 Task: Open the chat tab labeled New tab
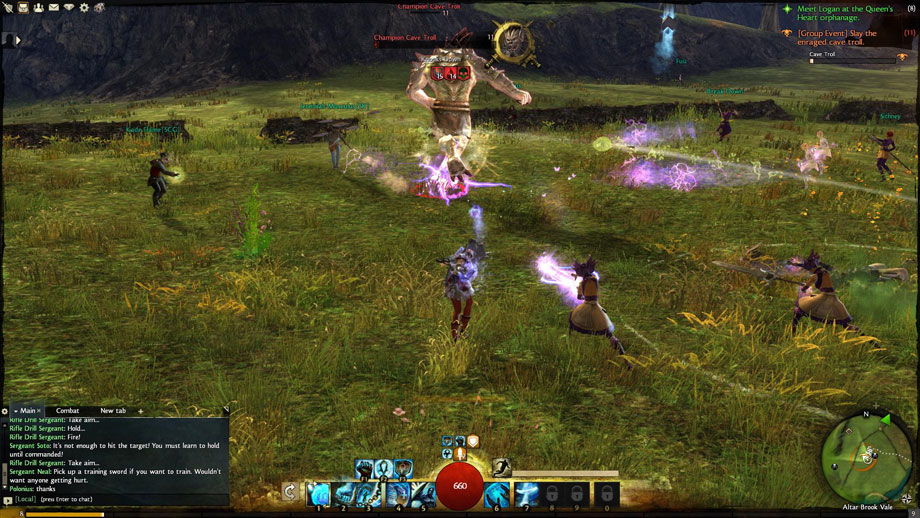[x=113, y=411]
